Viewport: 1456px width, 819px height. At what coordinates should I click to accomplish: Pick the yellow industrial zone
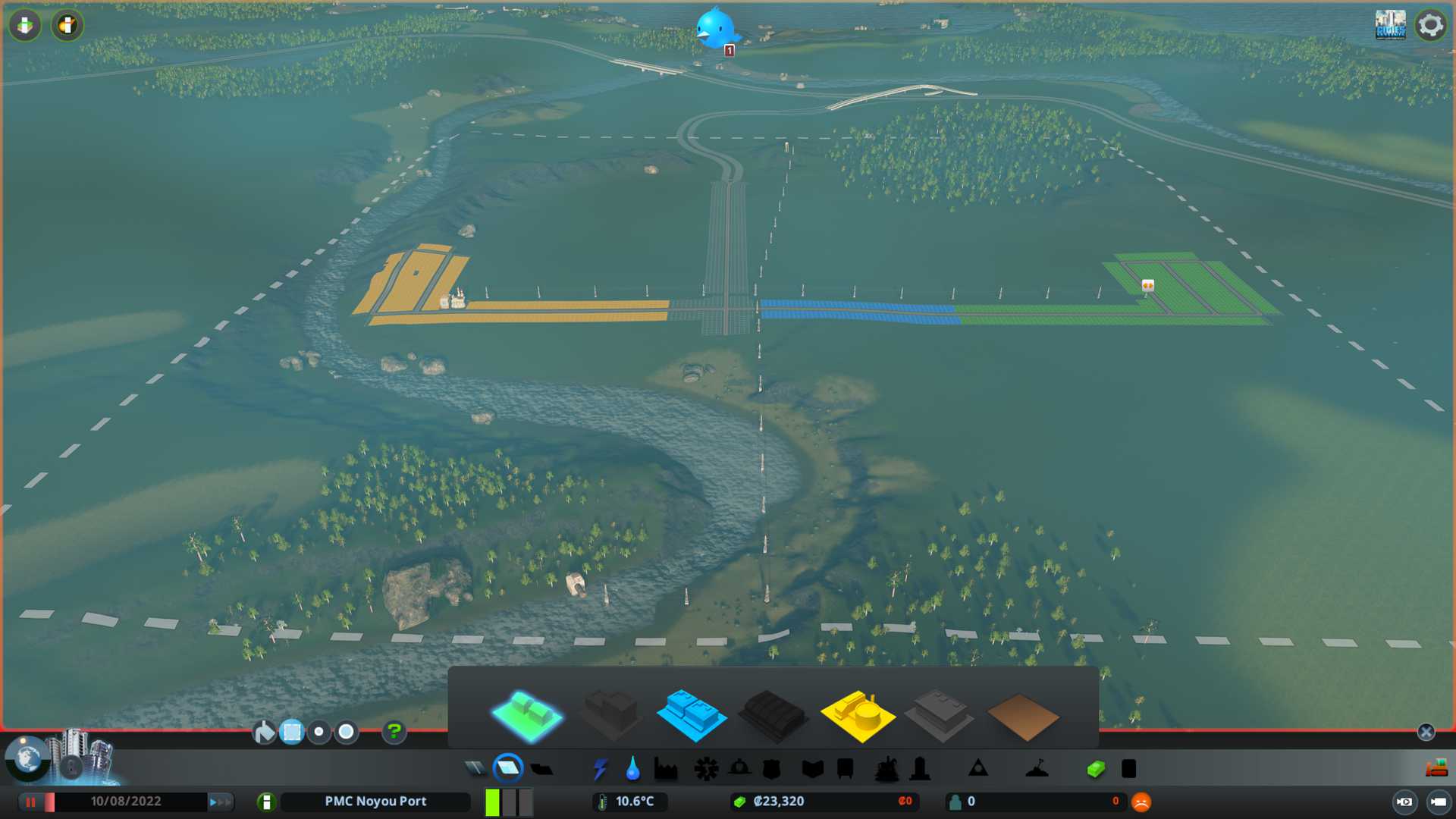(858, 714)
